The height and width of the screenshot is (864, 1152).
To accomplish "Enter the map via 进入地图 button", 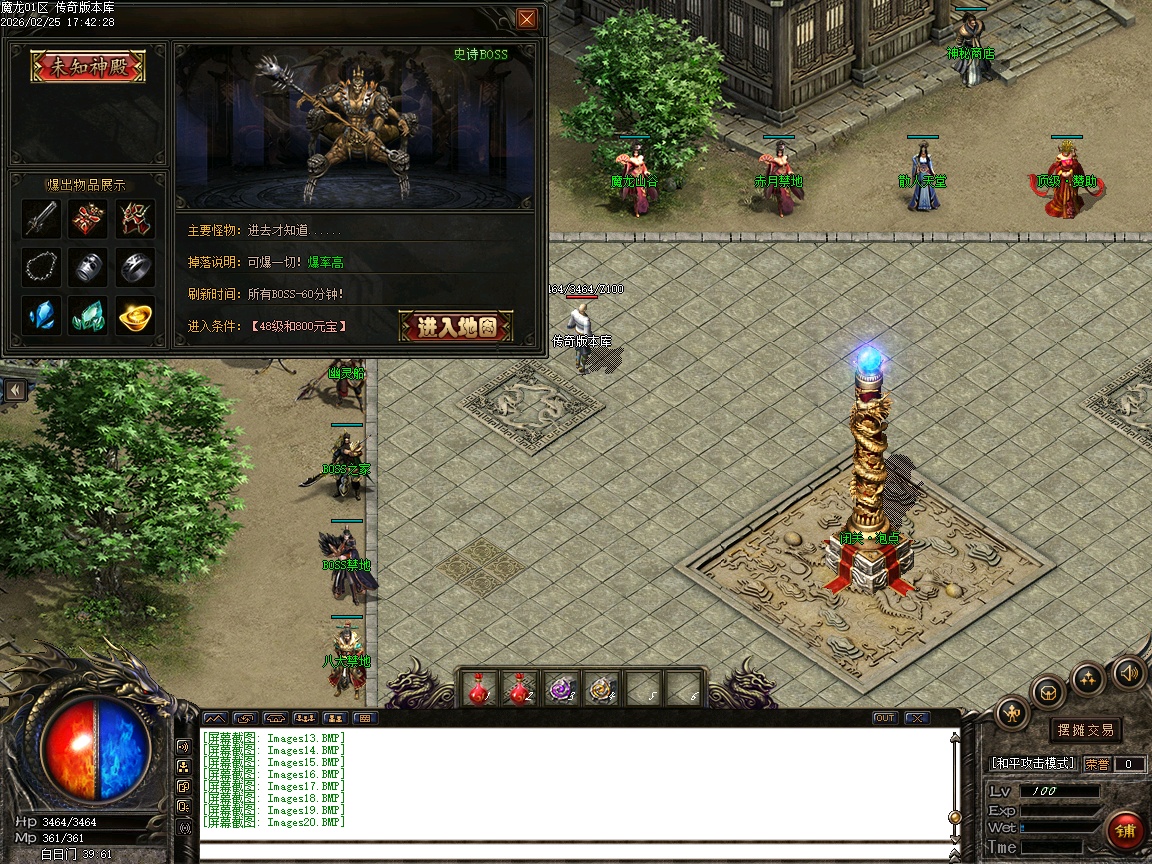I will click(x=456, y=326).
